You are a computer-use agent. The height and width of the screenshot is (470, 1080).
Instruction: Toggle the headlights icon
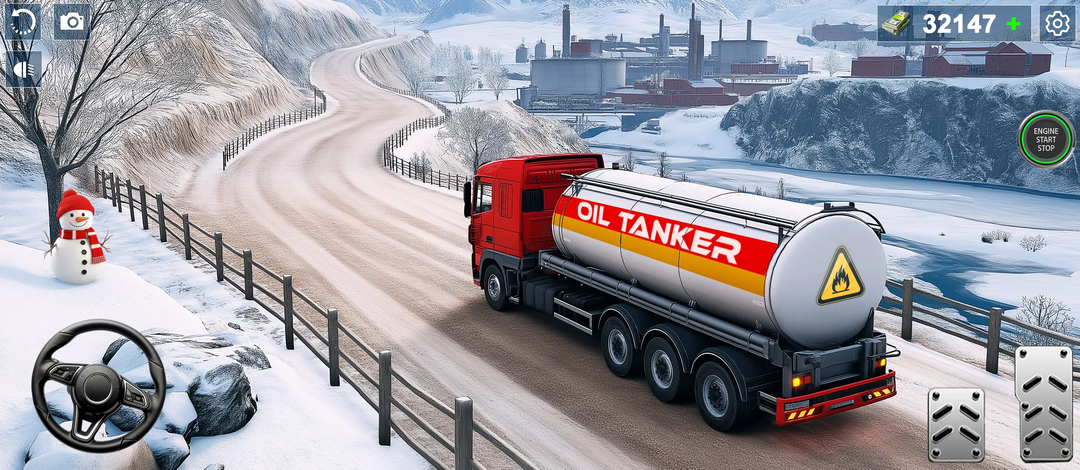[22, 68]
